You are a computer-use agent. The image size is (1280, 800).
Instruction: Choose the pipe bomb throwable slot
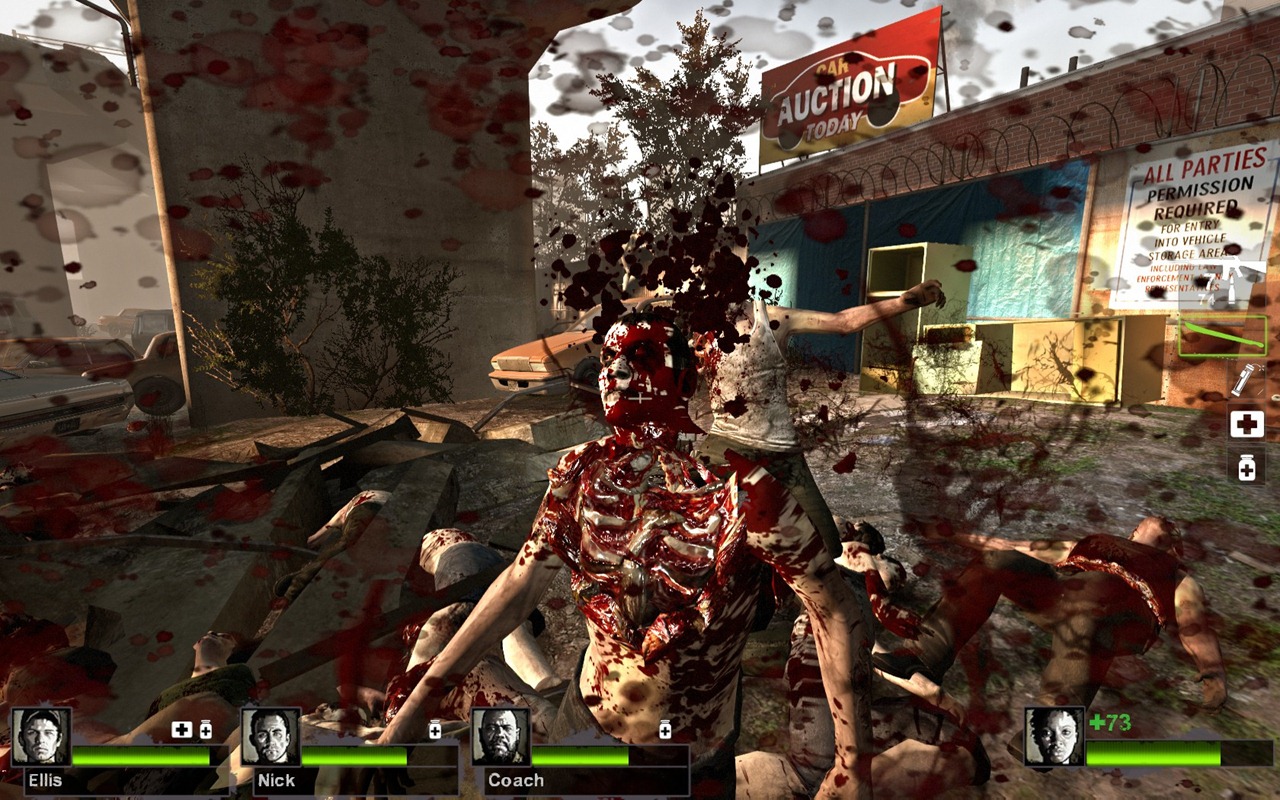1246,380
